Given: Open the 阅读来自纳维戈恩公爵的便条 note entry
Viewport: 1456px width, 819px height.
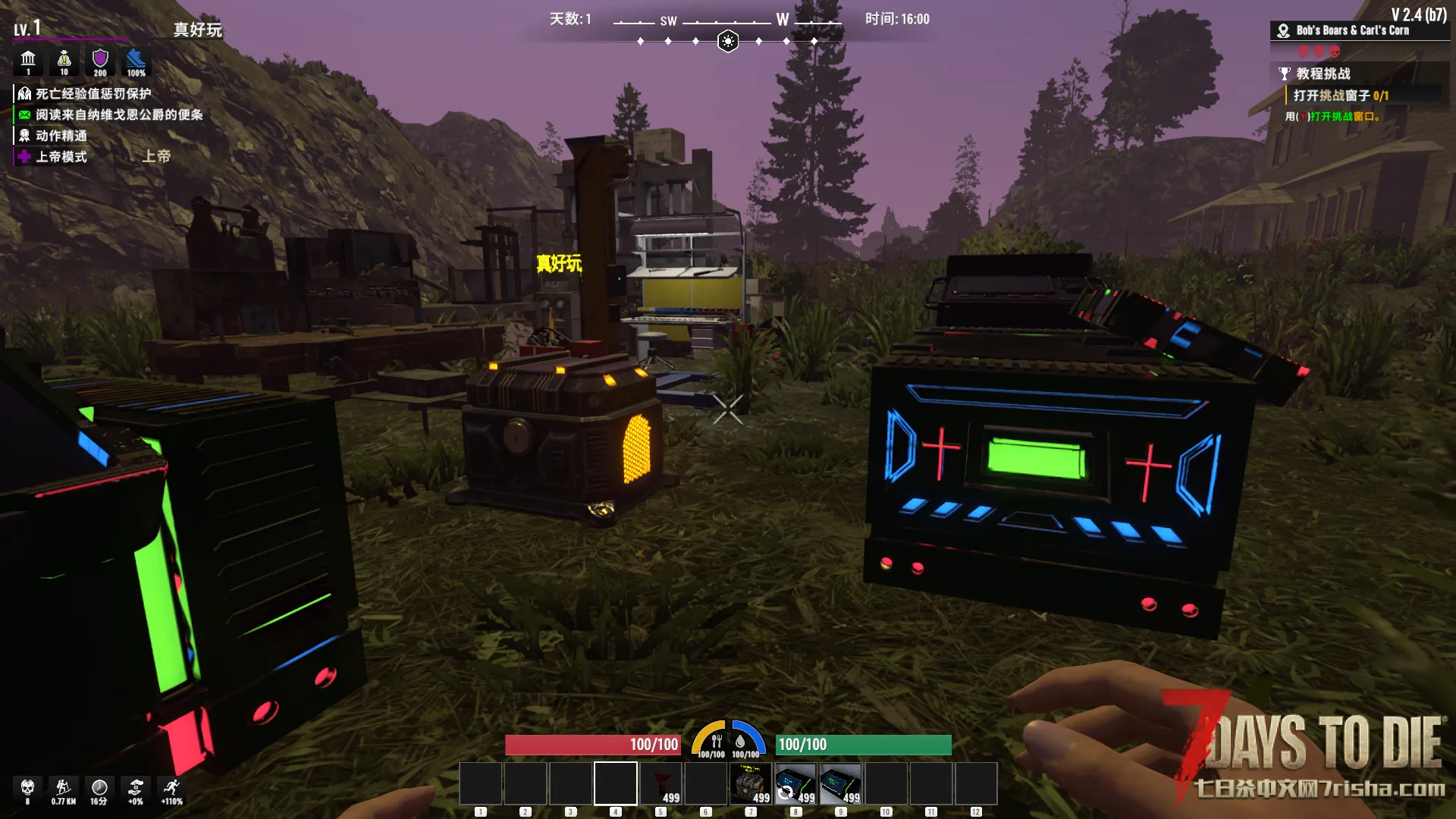Looking at the screenshot, I should click(x=118, y=115).
